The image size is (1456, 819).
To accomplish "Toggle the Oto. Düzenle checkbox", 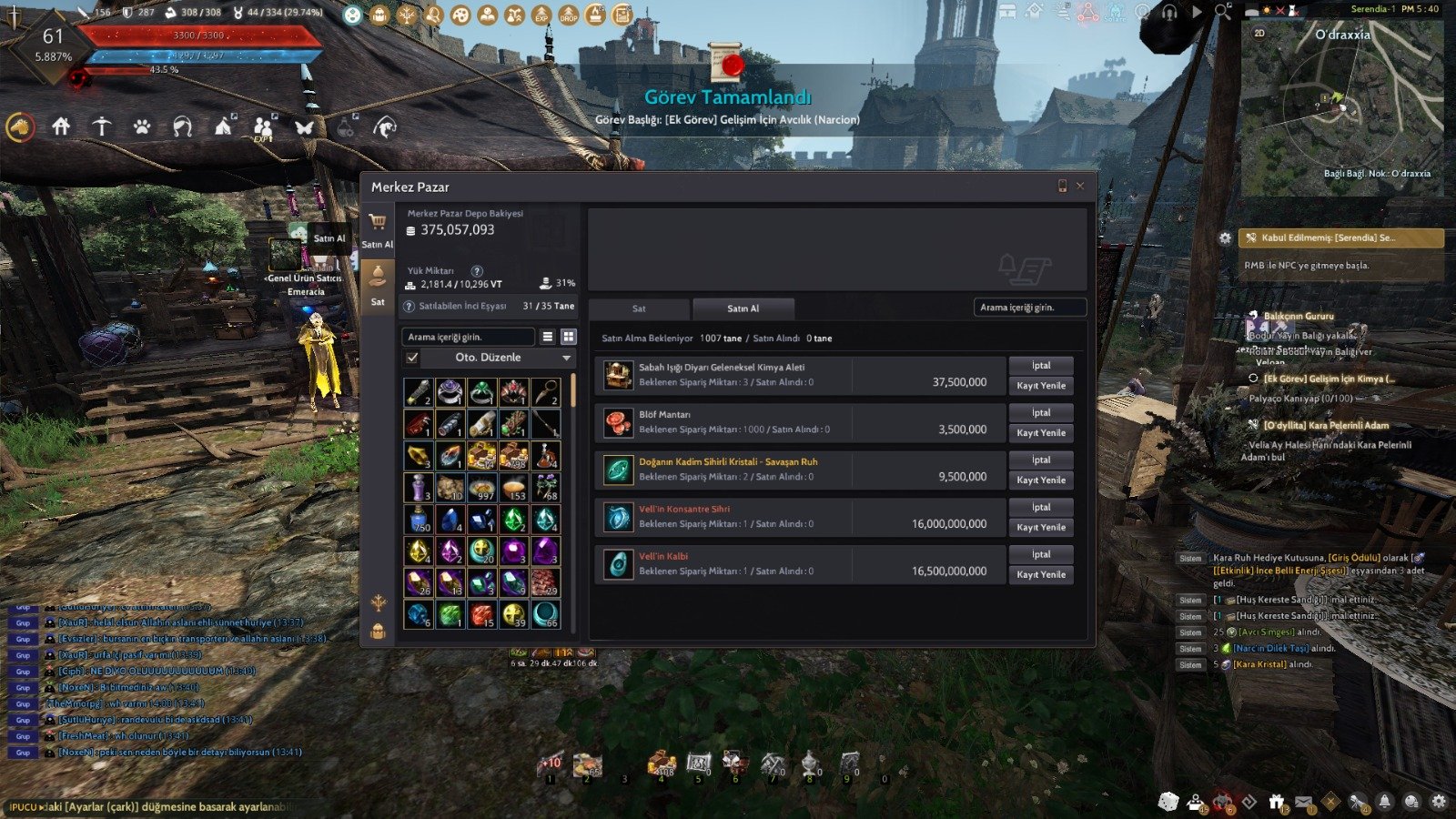I will click(413, 358).
